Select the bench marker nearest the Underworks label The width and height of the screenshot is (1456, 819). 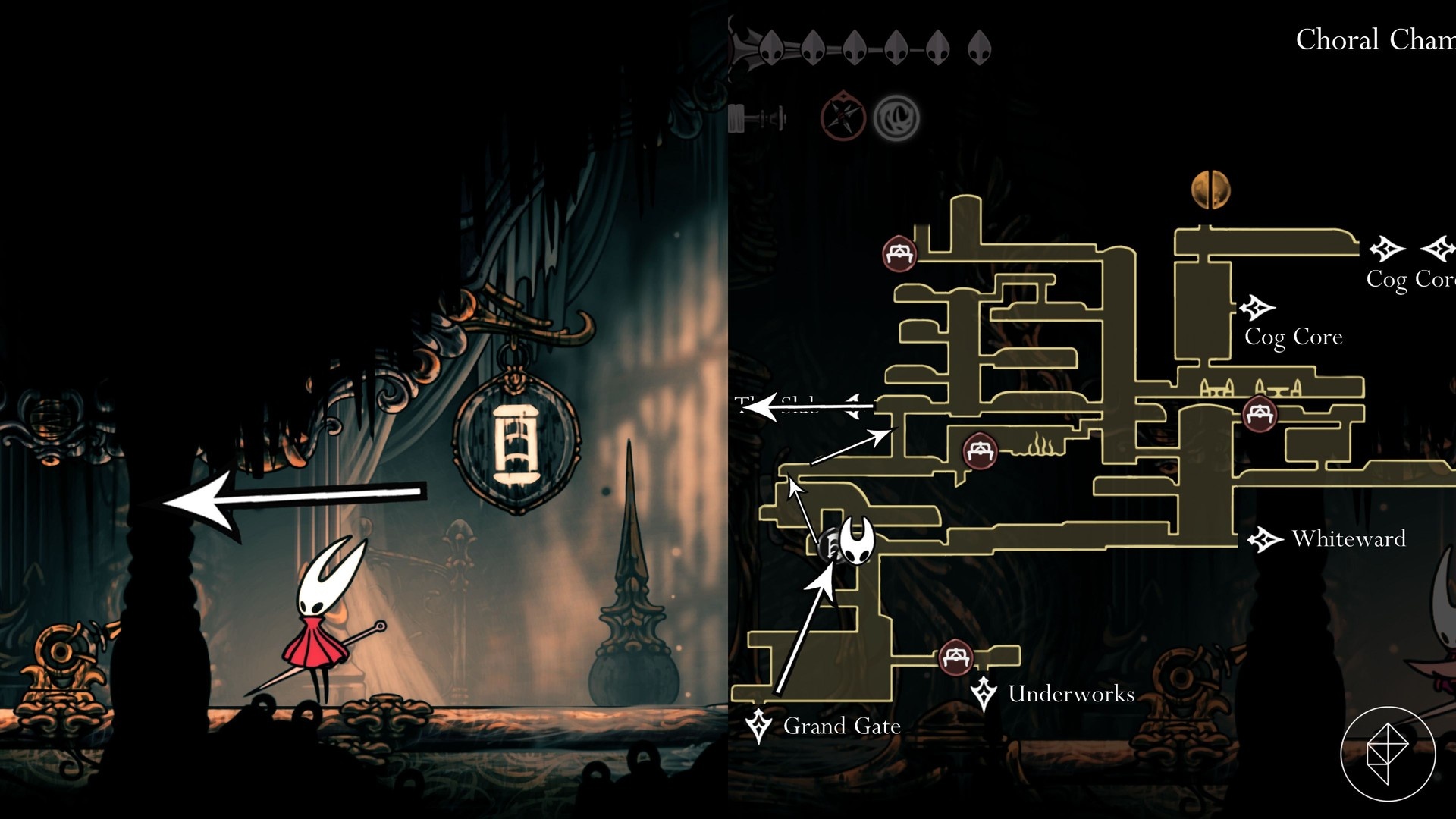(955, 657)
